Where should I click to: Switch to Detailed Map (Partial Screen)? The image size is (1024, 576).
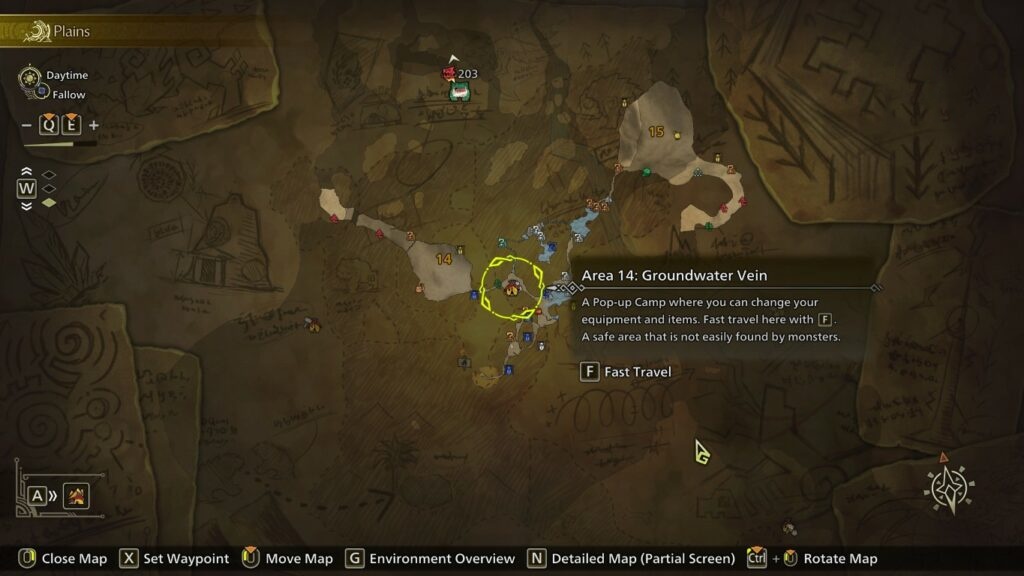(632, 559)
